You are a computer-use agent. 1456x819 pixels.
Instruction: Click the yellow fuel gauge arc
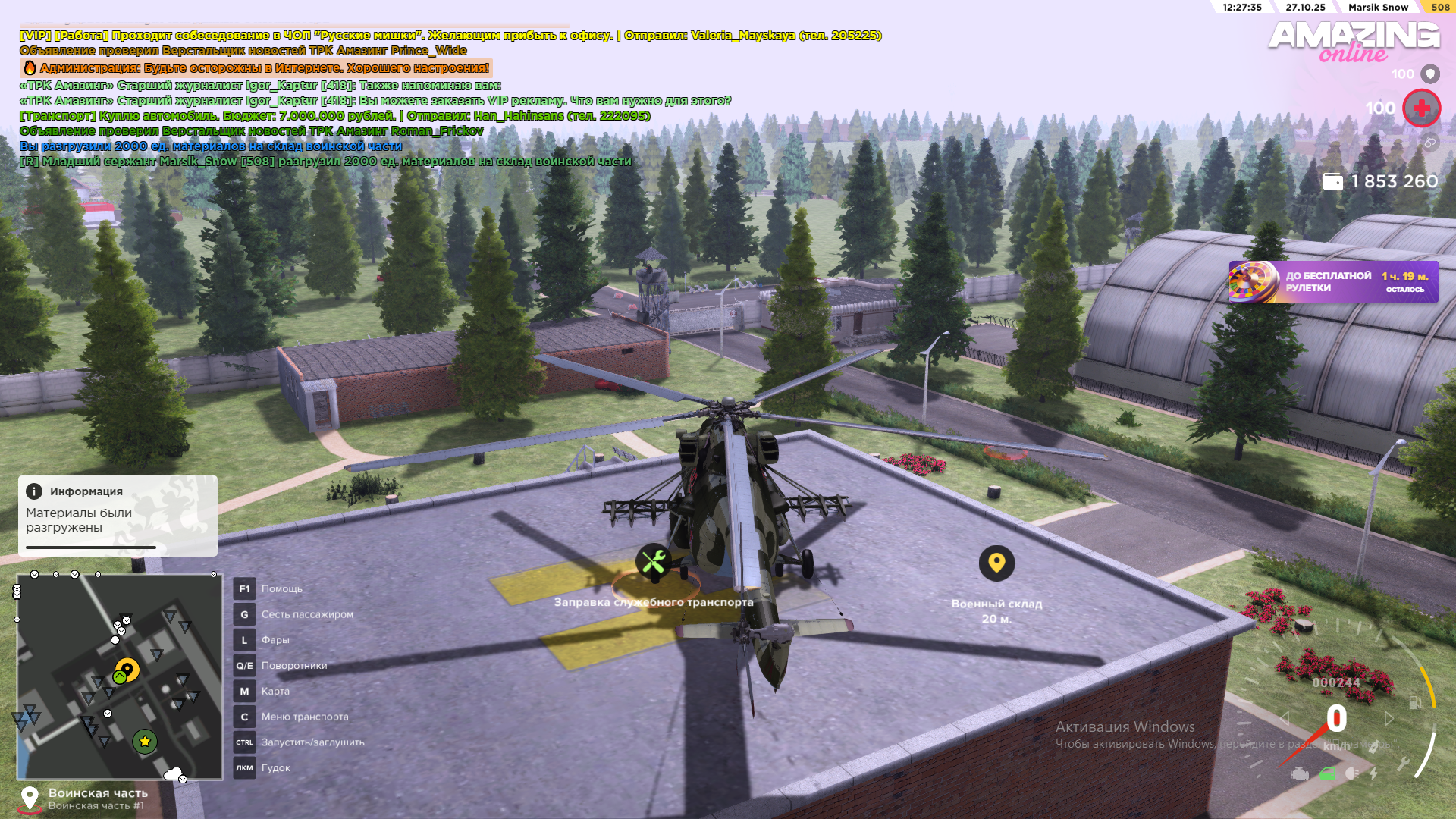pos(1432,692)
